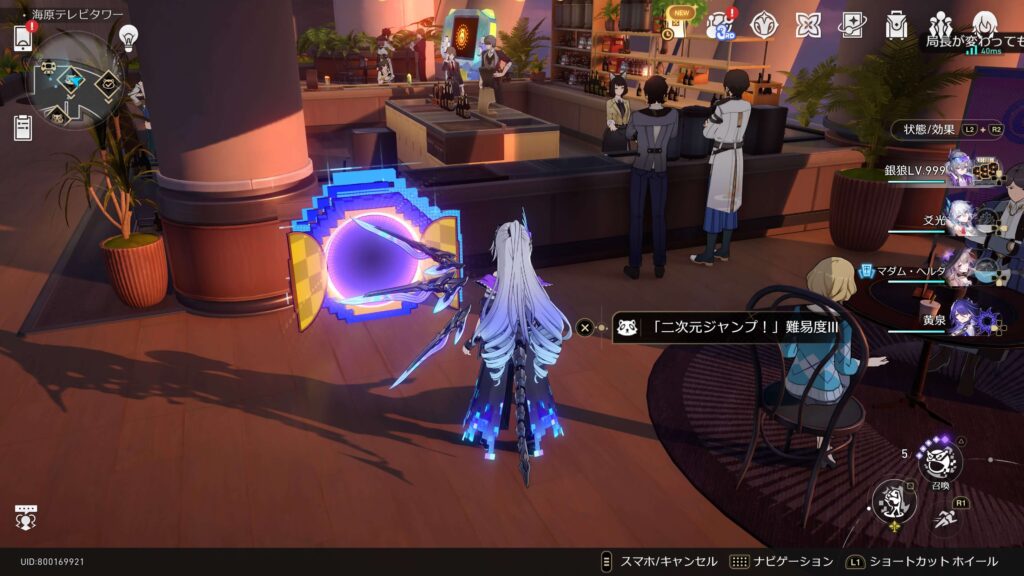Viewport: 1024px width, 576px height.
Task: Open the chat icon above the UID
Action: coord(25,518)
